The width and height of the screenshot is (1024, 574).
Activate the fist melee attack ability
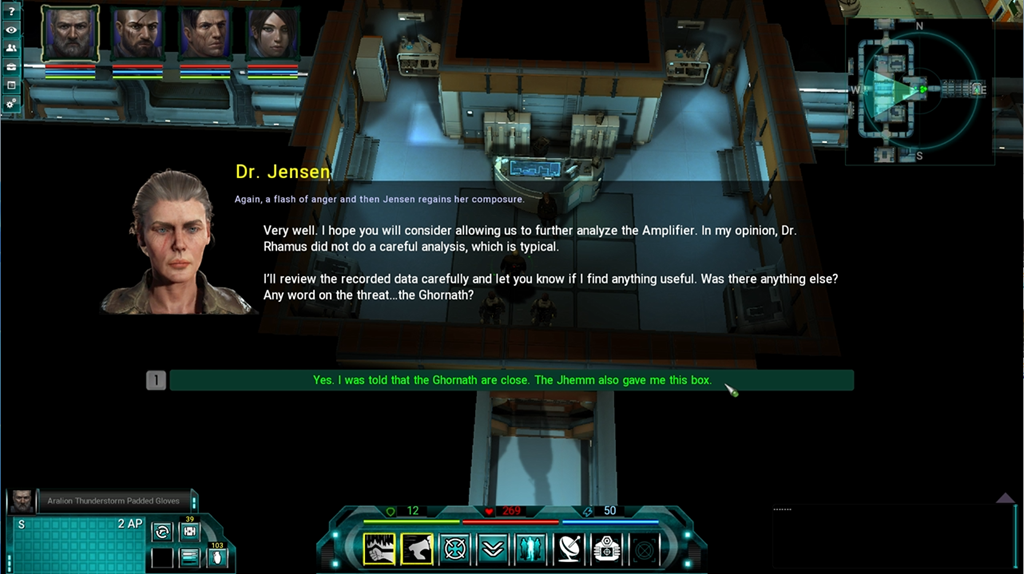tap(380, 548)
